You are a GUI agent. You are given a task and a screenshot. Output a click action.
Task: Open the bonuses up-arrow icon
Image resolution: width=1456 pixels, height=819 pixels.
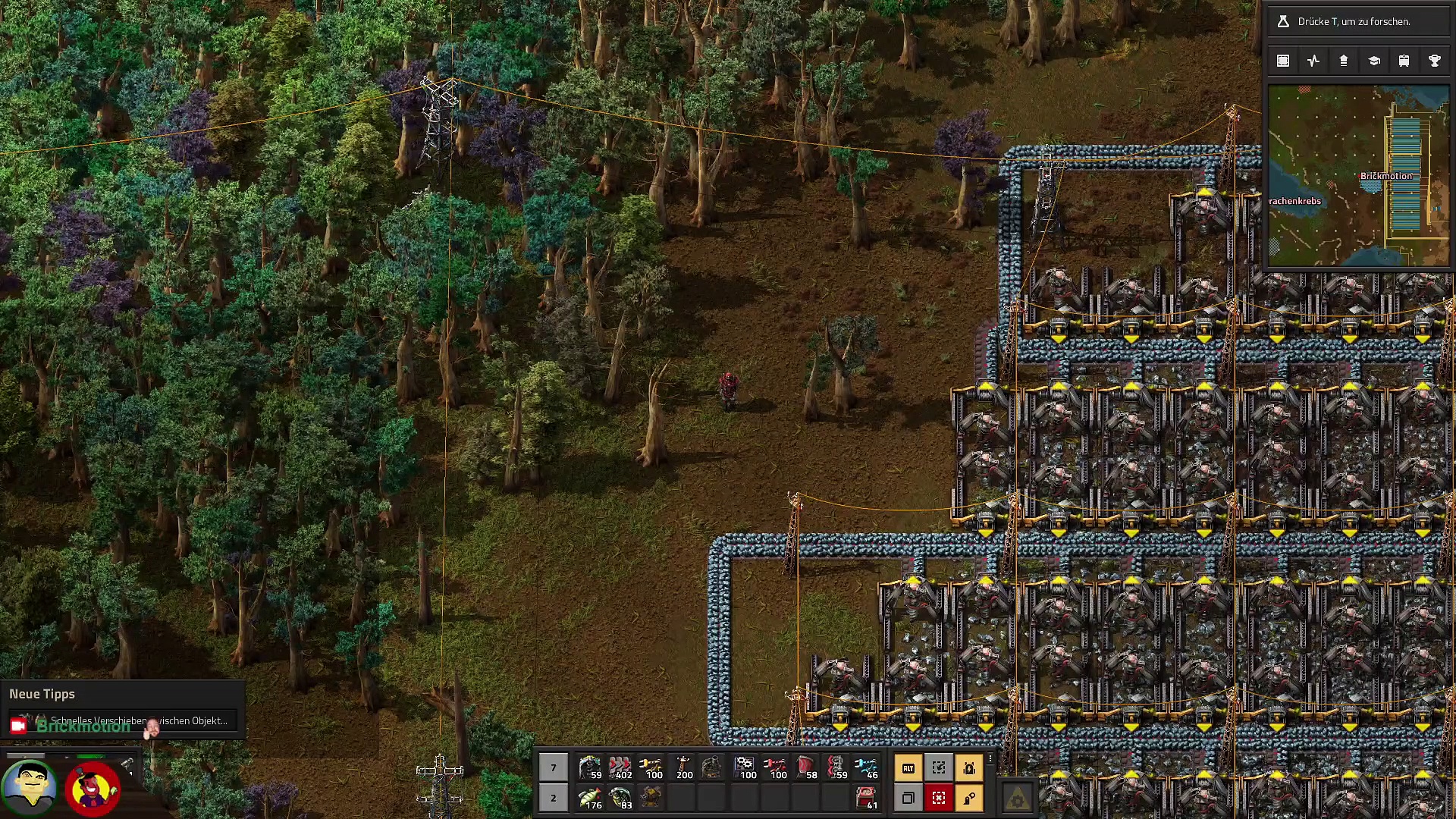(1343, 61)
